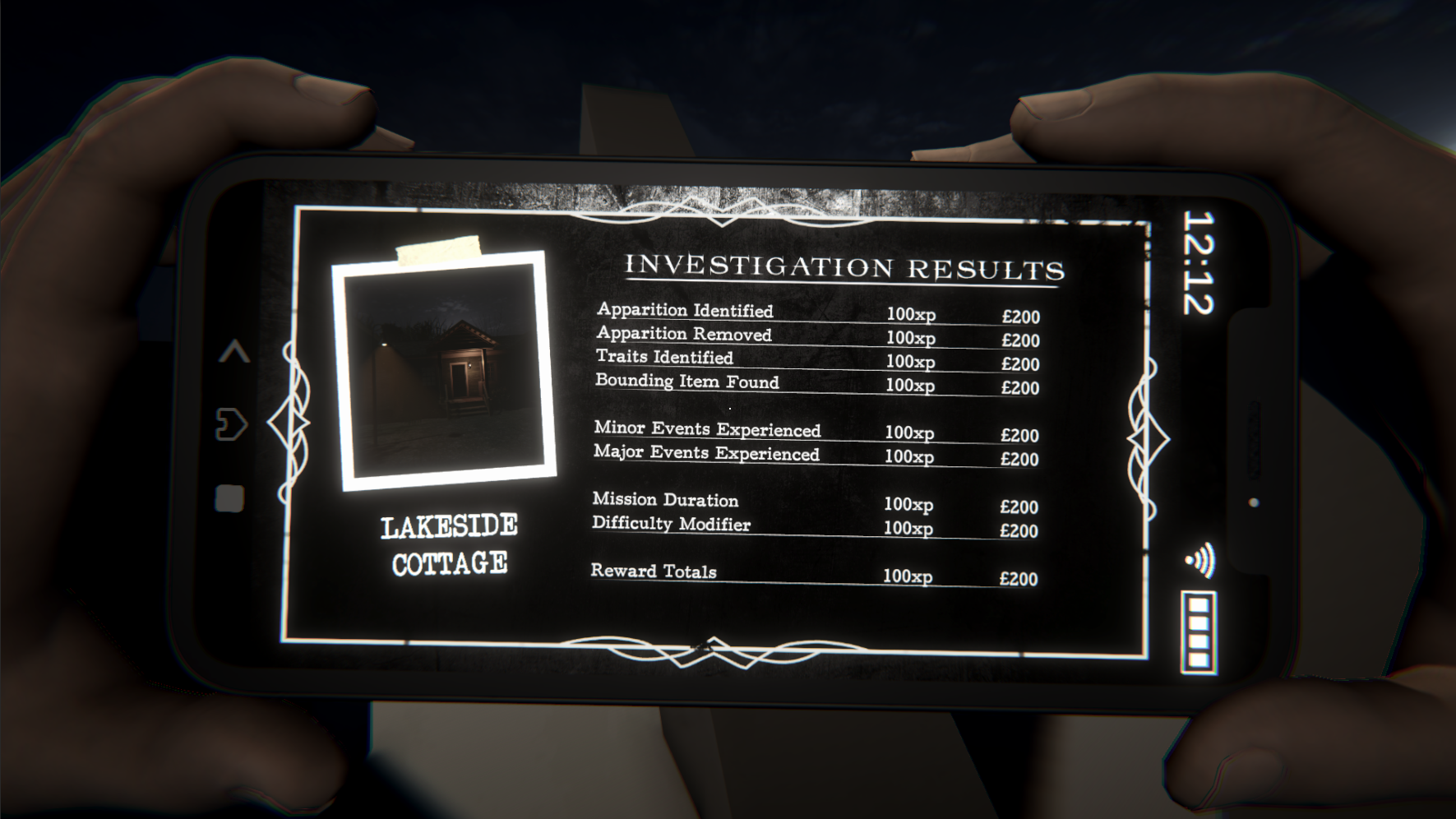
Task: Select the Apparition Removed result entry
Action: 683,335
